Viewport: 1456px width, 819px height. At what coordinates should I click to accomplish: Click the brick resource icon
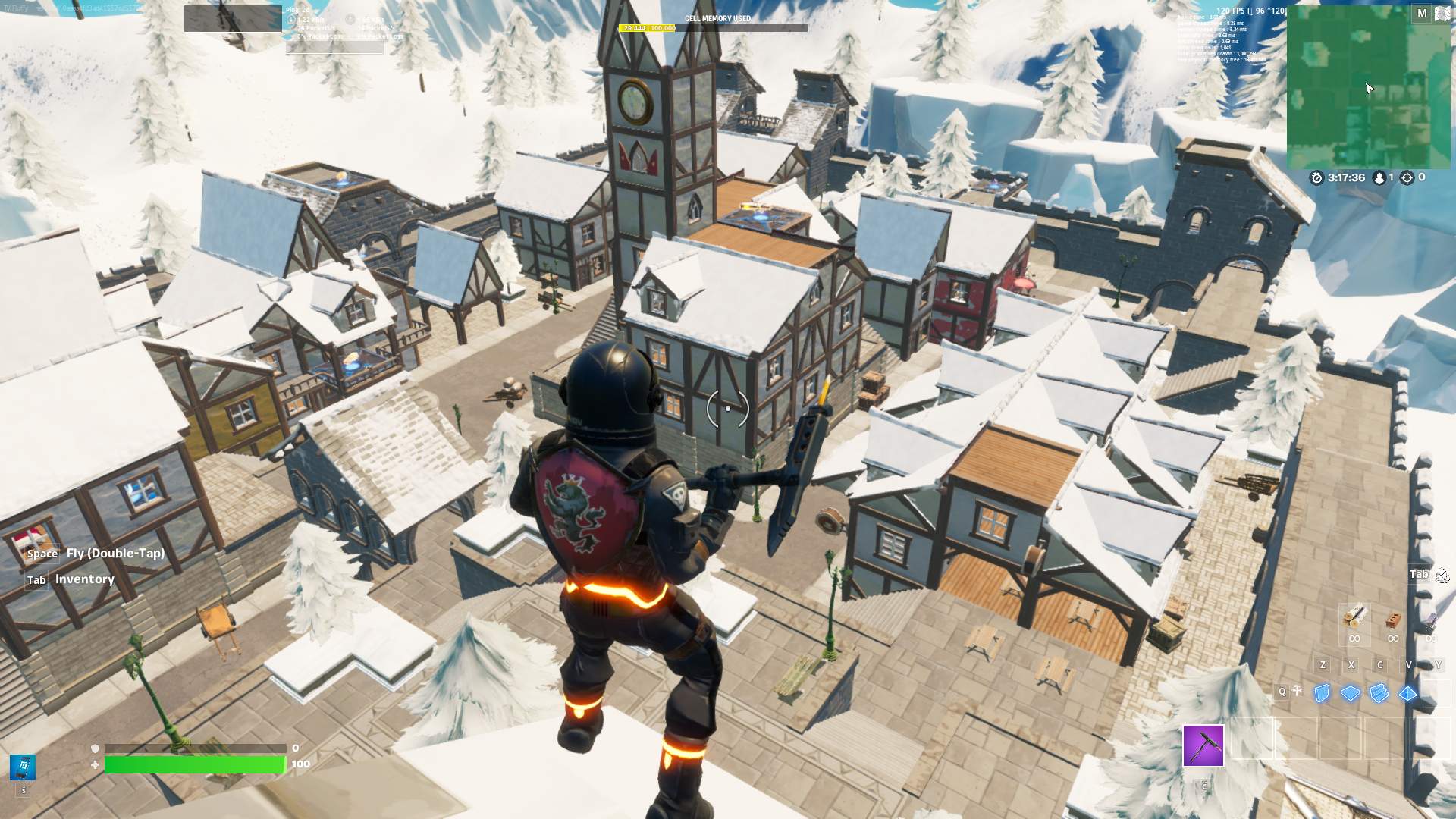1394,620
